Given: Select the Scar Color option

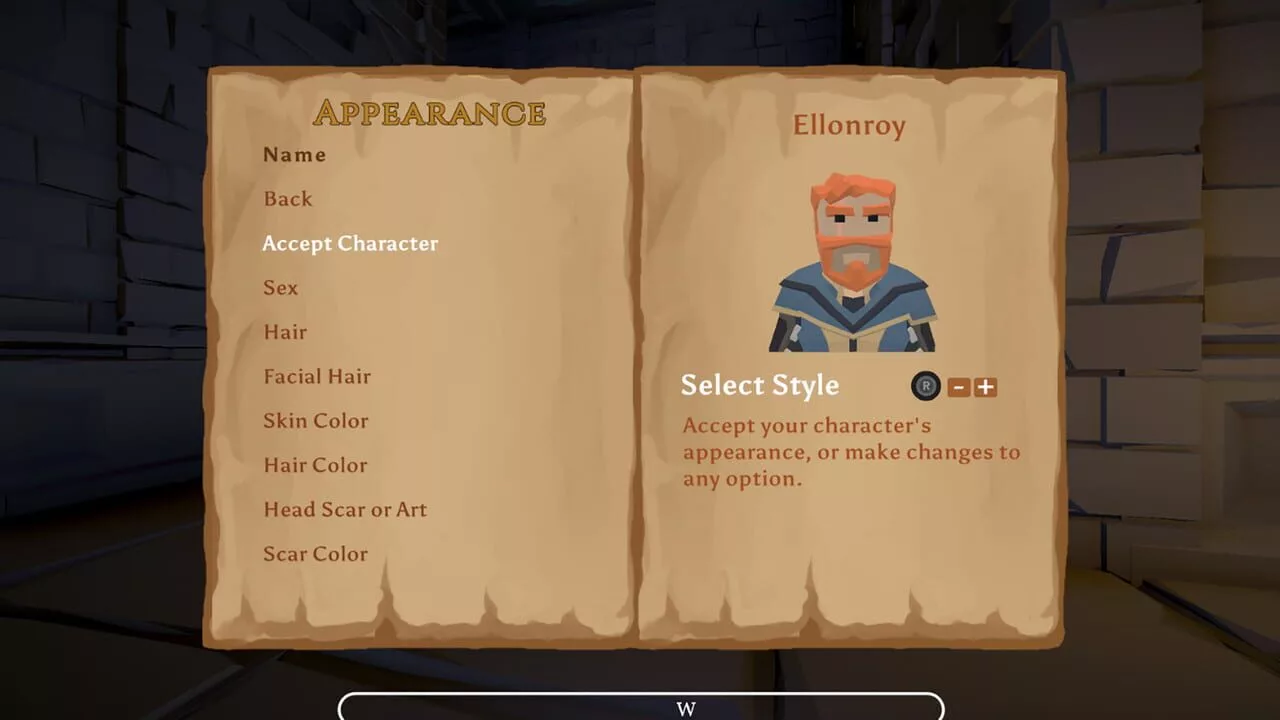Looking at the screenshot, I should tap(315, 553).
